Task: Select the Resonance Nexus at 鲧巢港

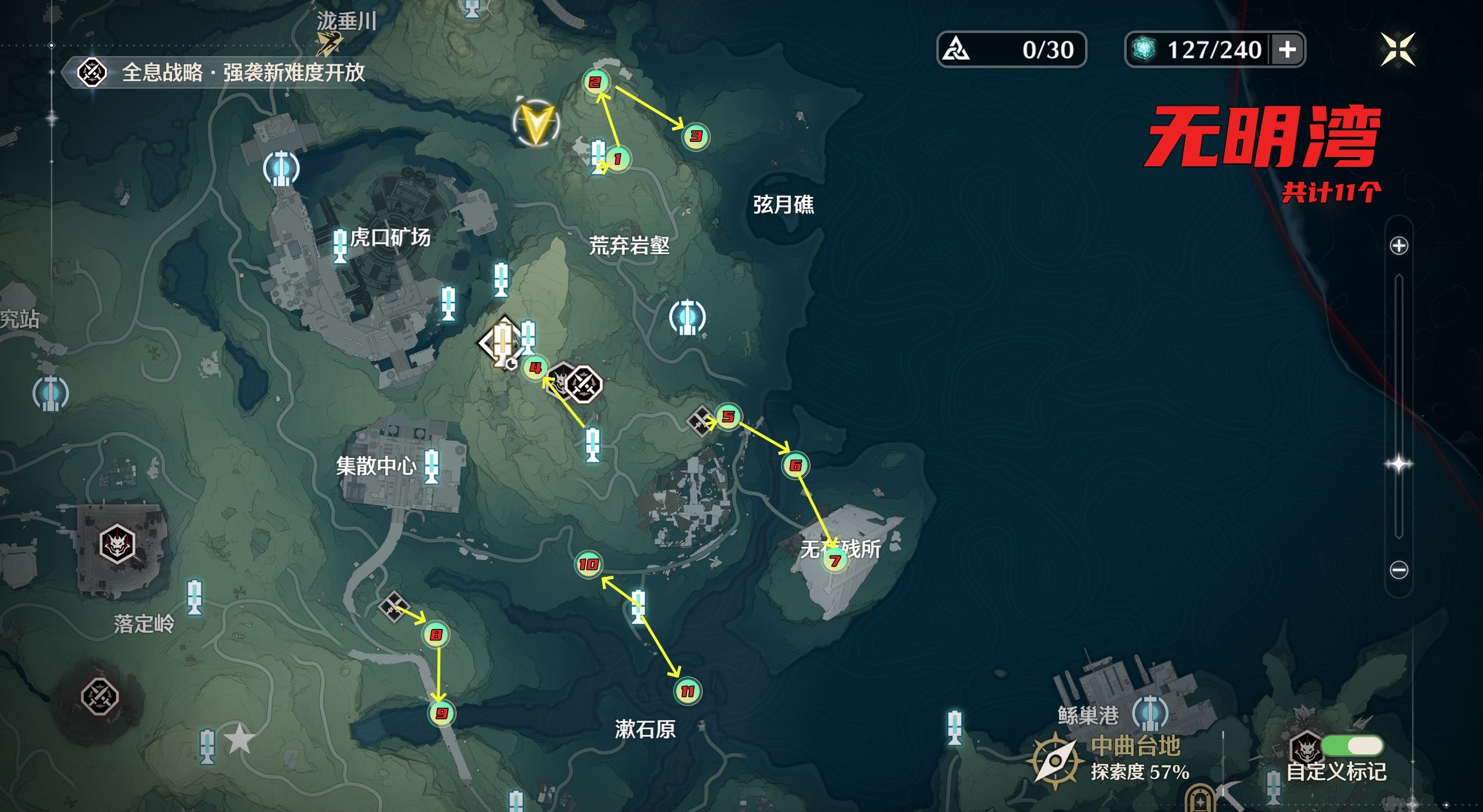Action: pyautogui.click(x=1150, y=713)
